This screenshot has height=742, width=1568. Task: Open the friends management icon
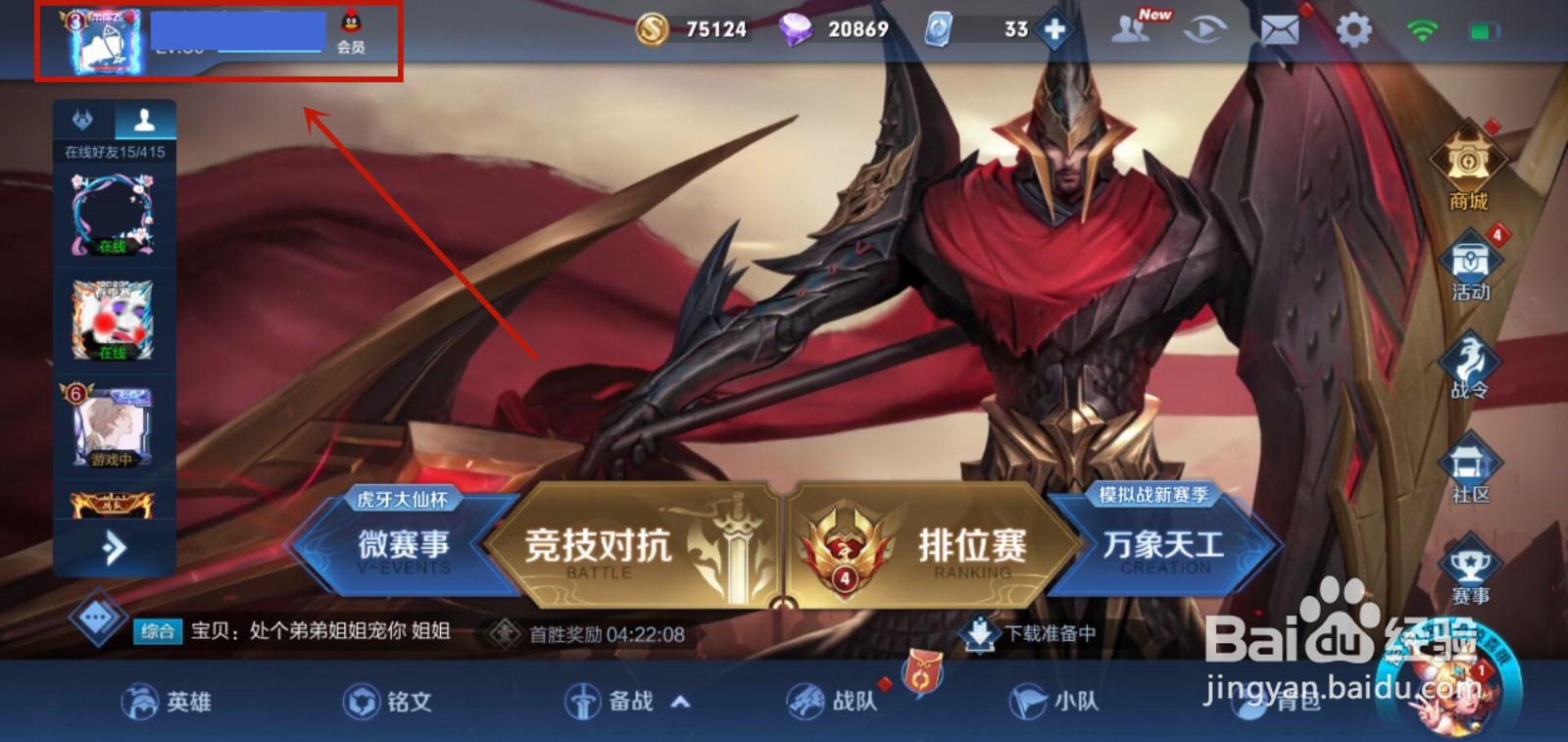pos(1132,29)
